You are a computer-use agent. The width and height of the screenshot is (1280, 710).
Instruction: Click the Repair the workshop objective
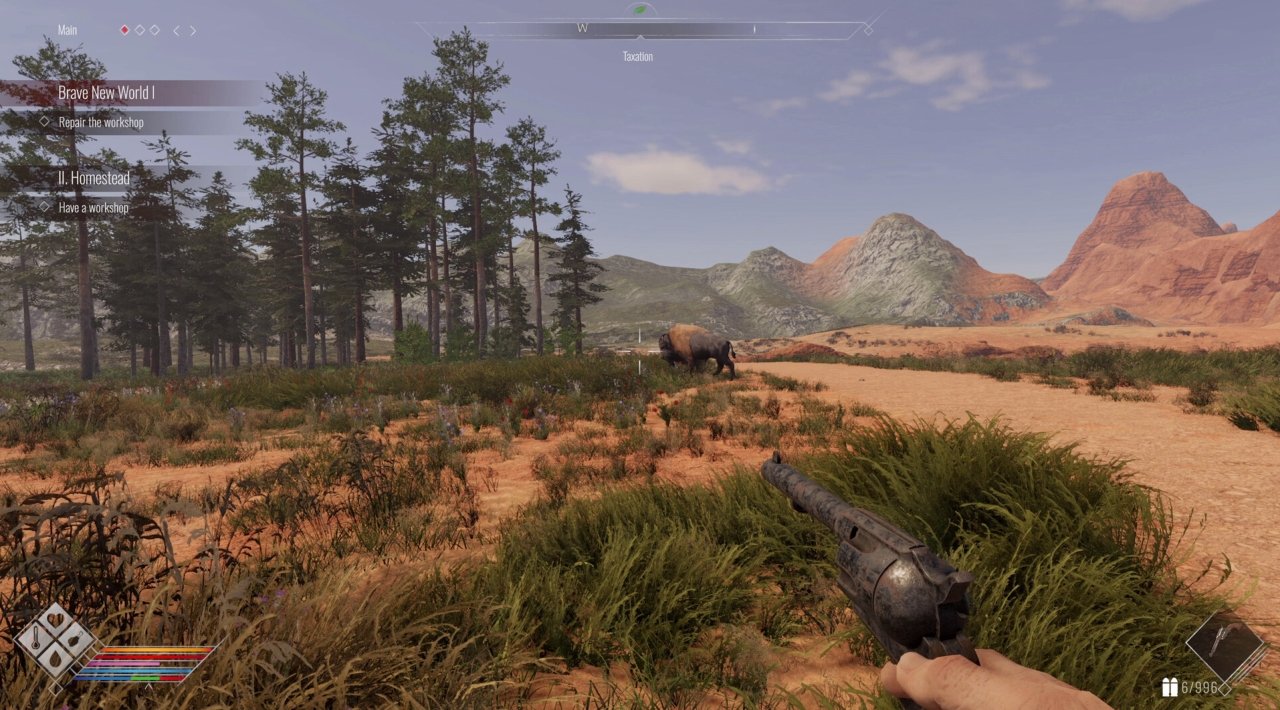point(100,122)
